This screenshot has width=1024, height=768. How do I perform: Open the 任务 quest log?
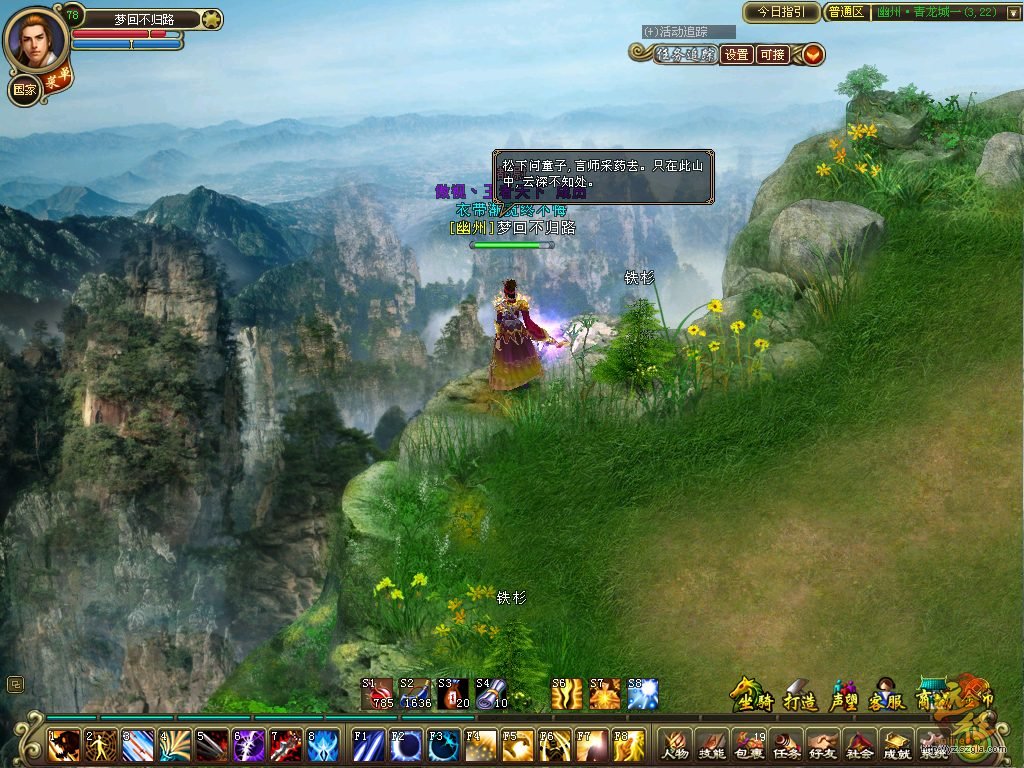coord(787,744)
